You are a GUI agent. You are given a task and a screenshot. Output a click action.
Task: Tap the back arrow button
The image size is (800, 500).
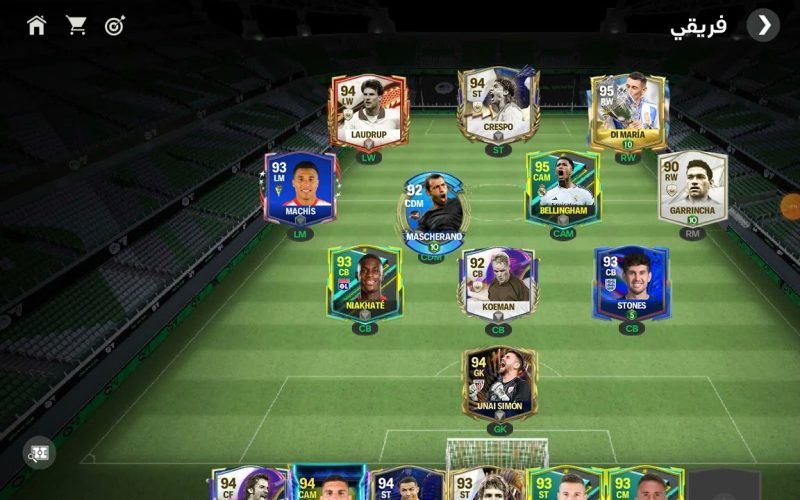[764, 25]
